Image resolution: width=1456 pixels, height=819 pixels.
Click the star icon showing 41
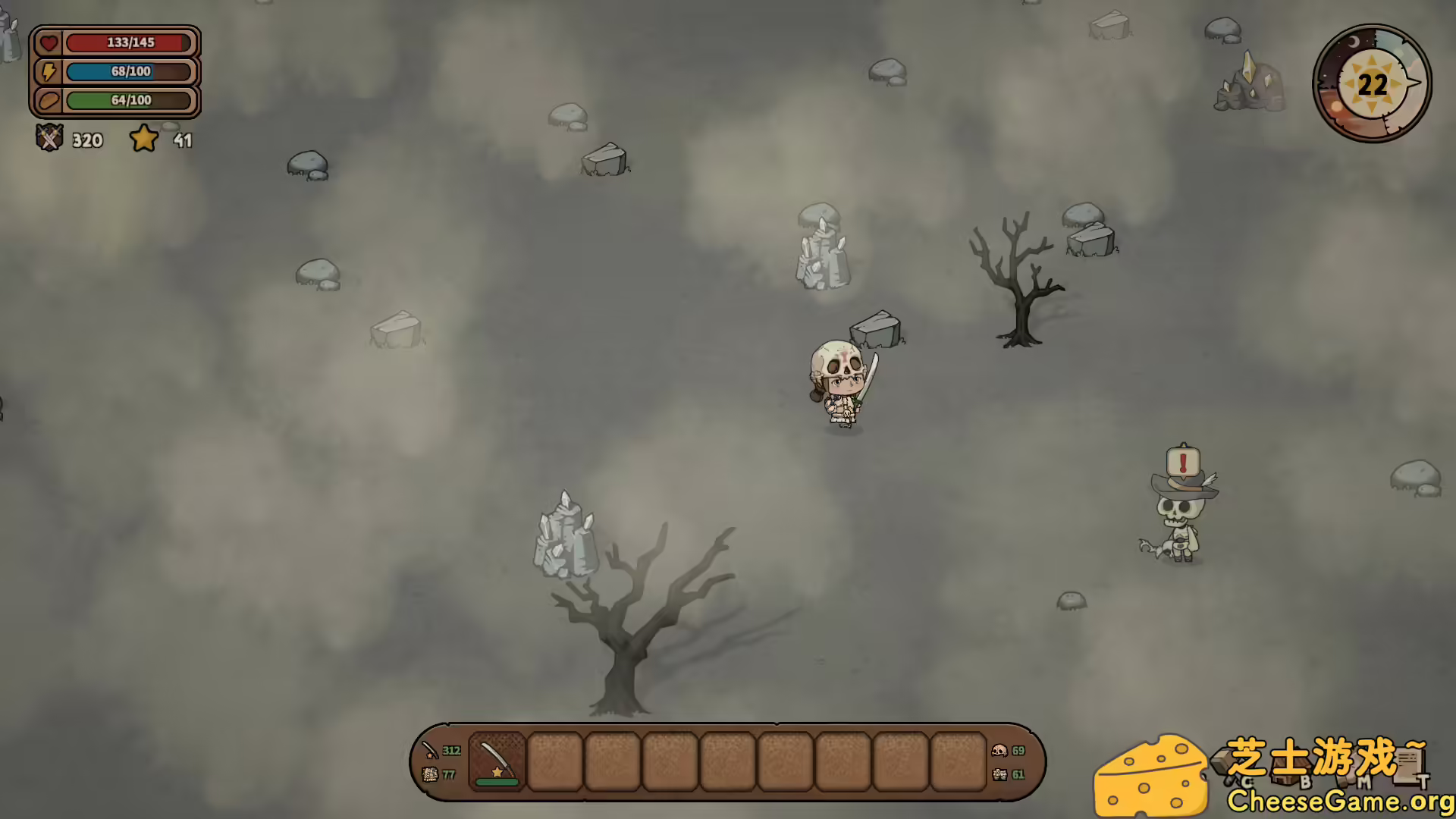click(x=144, y=139)
